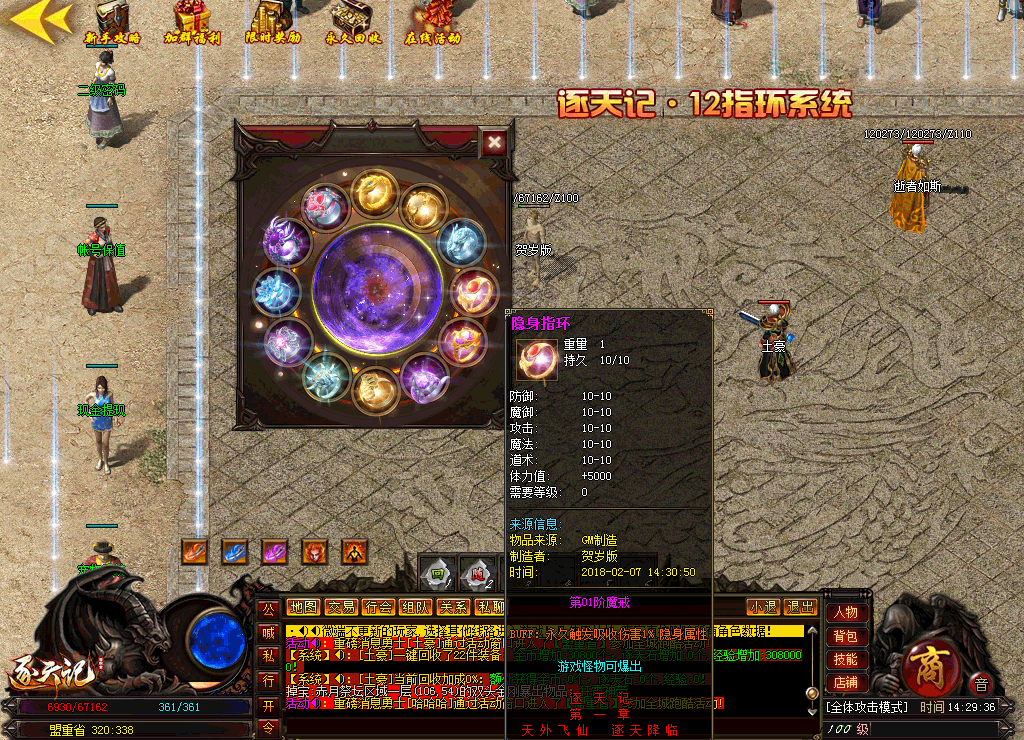Image resolution: width=1024 pixels, height=740 pixels.
Task: Open 加群福利 gift box rewards
Action: pos(191,23)
